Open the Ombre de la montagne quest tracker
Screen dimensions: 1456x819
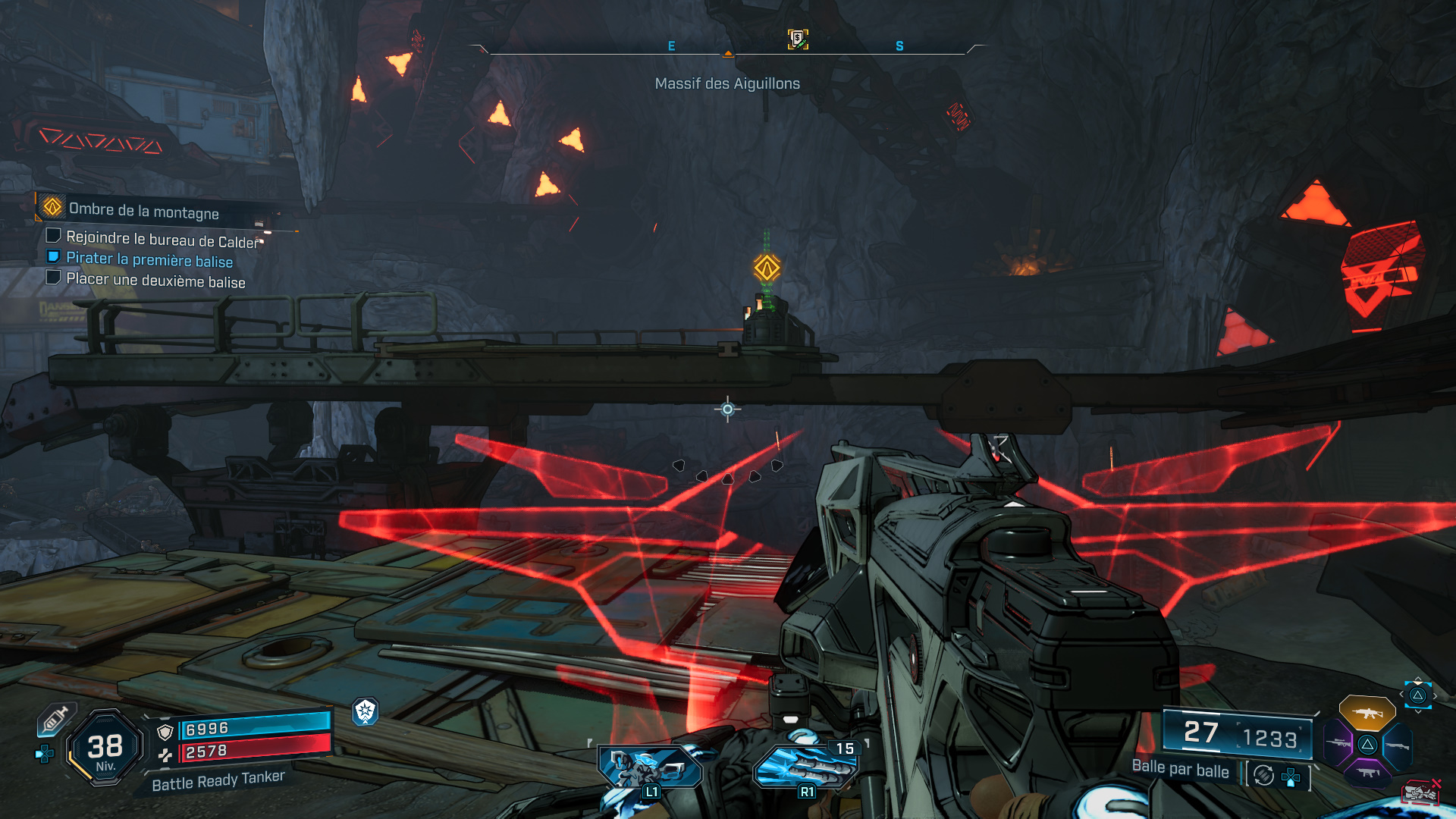[143, 210]
